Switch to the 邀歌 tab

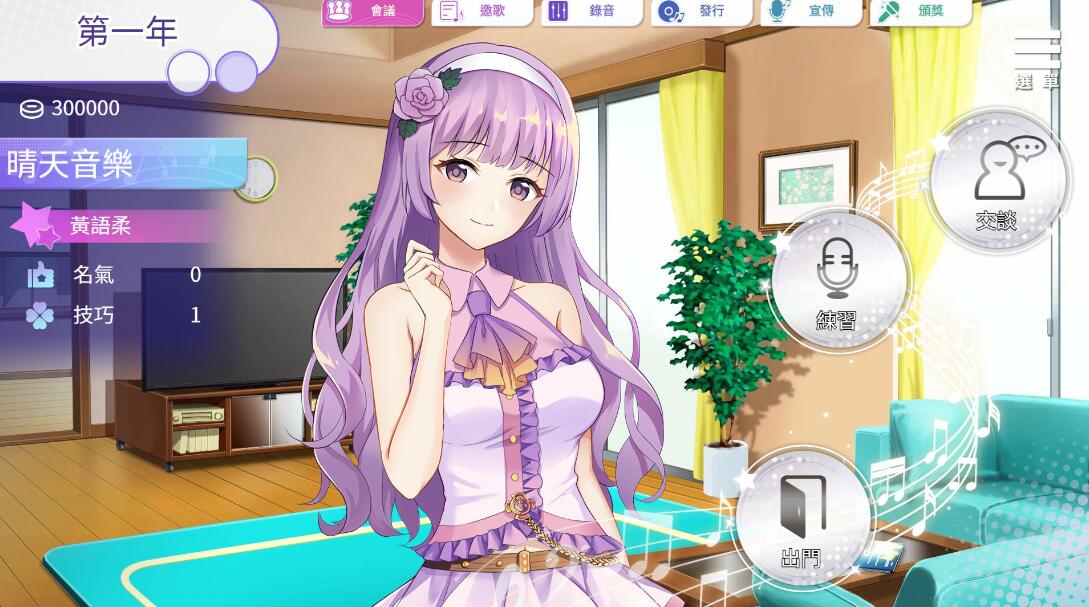(482, 11)
